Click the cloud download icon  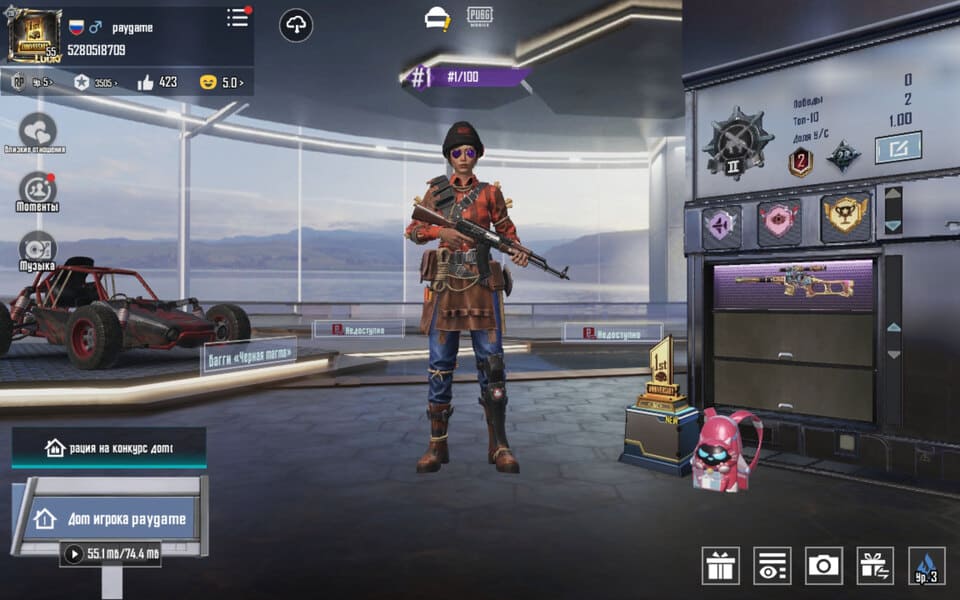tap(296, 25)
